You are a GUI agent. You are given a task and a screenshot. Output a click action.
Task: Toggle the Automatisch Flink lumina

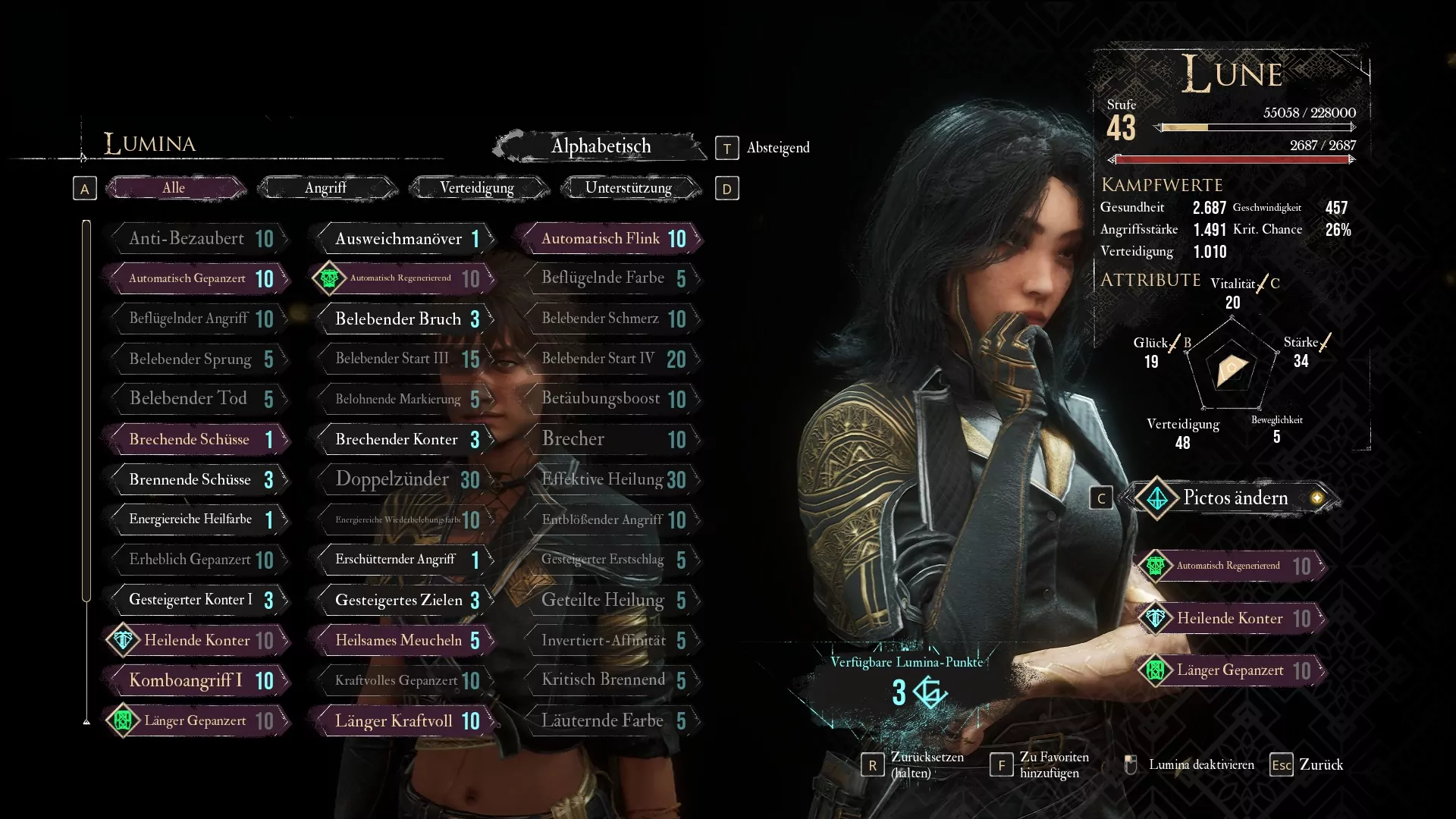611,239
